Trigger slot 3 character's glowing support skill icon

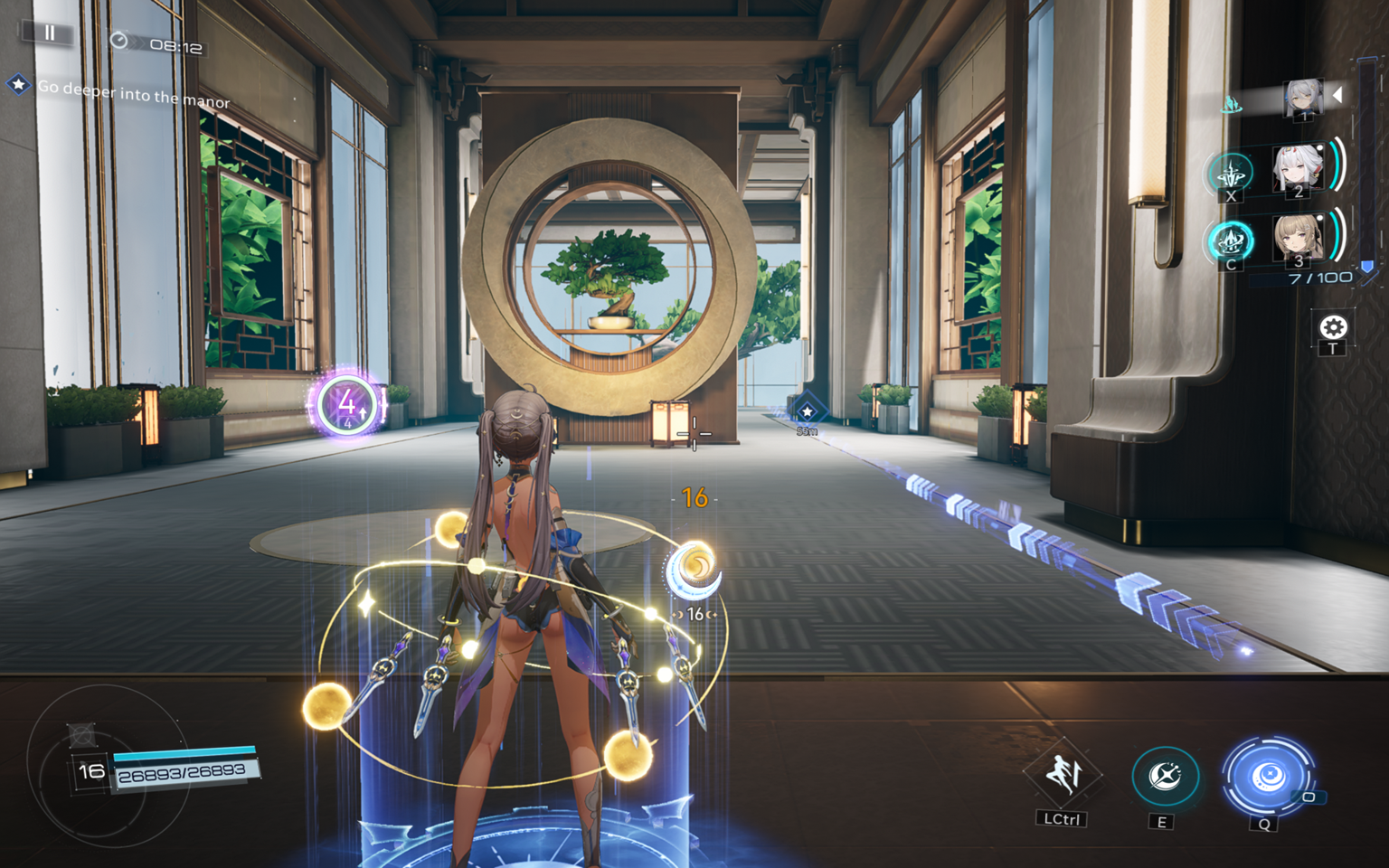tap(1231, 242)
